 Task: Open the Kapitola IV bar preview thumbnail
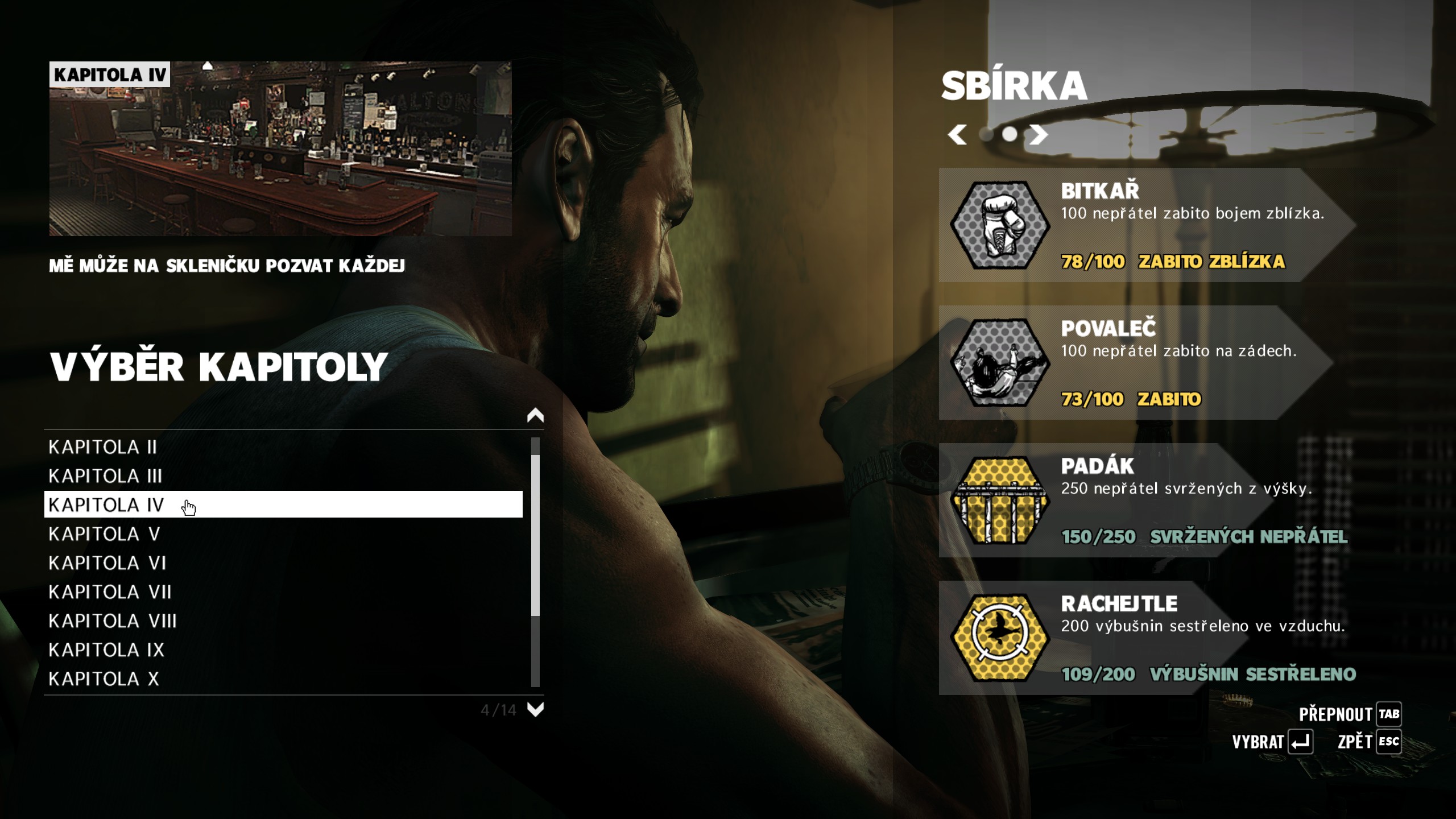tap(280, 149)
